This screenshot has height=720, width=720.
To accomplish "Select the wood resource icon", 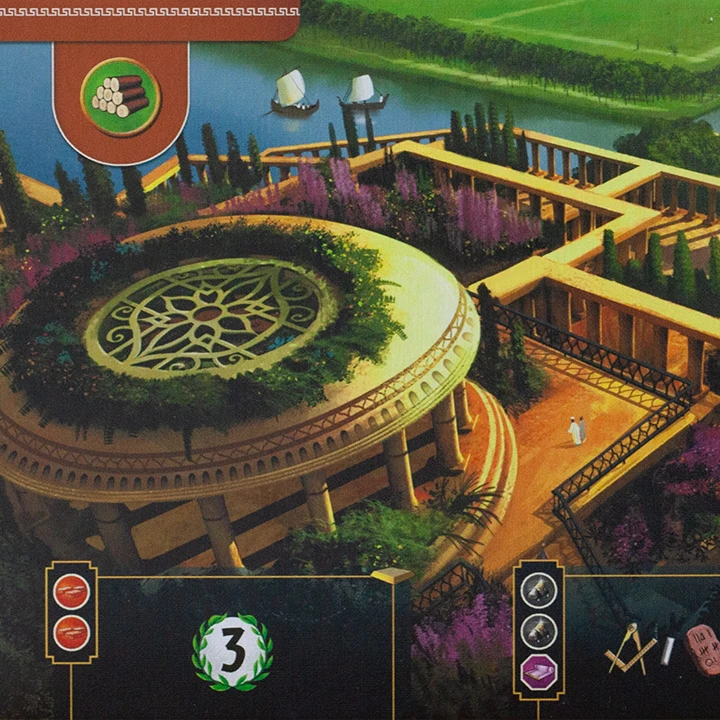I will tap(120, 96).
